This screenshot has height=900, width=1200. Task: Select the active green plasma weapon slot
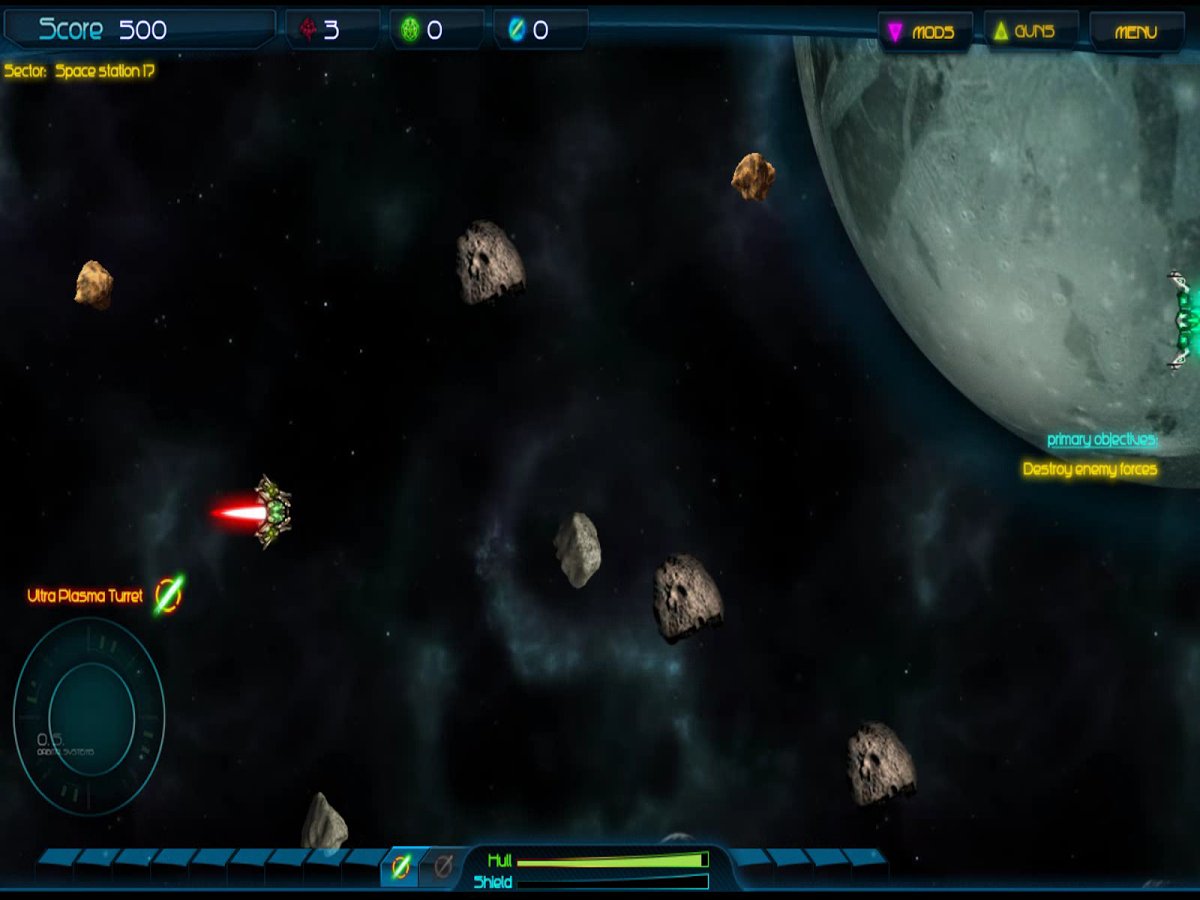click(x=401, y=866)
